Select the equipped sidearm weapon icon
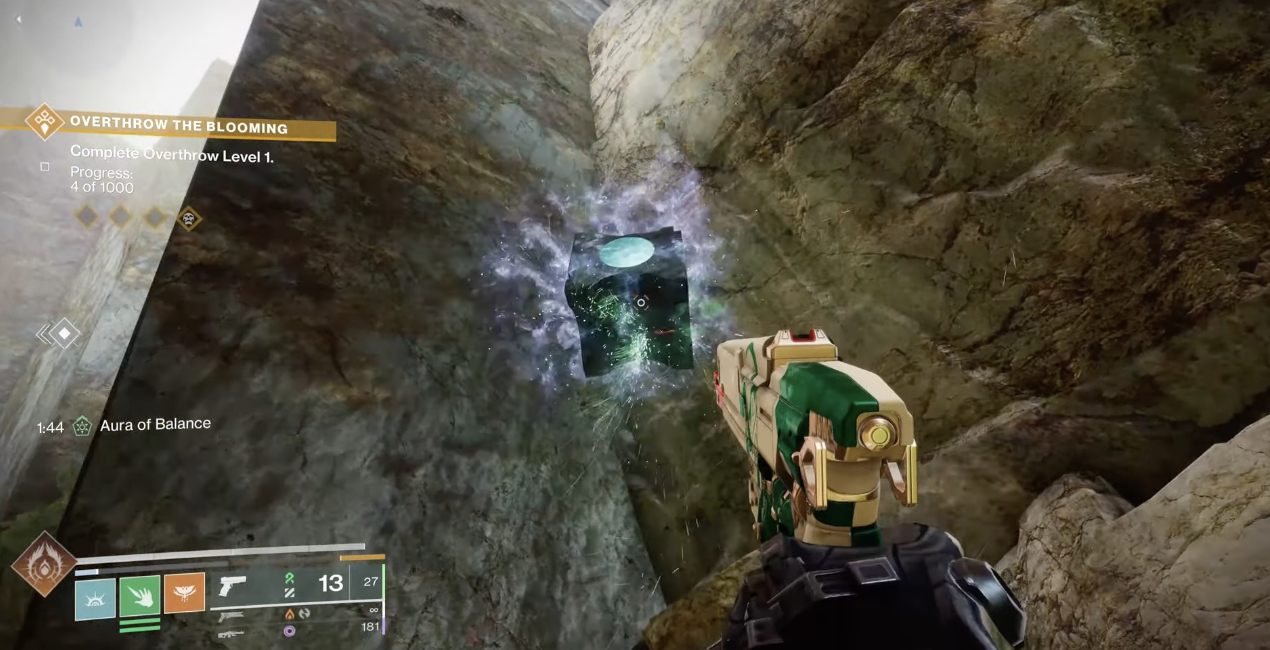The width and height of the screenshot is (1270, 650). tap(232, 585)
